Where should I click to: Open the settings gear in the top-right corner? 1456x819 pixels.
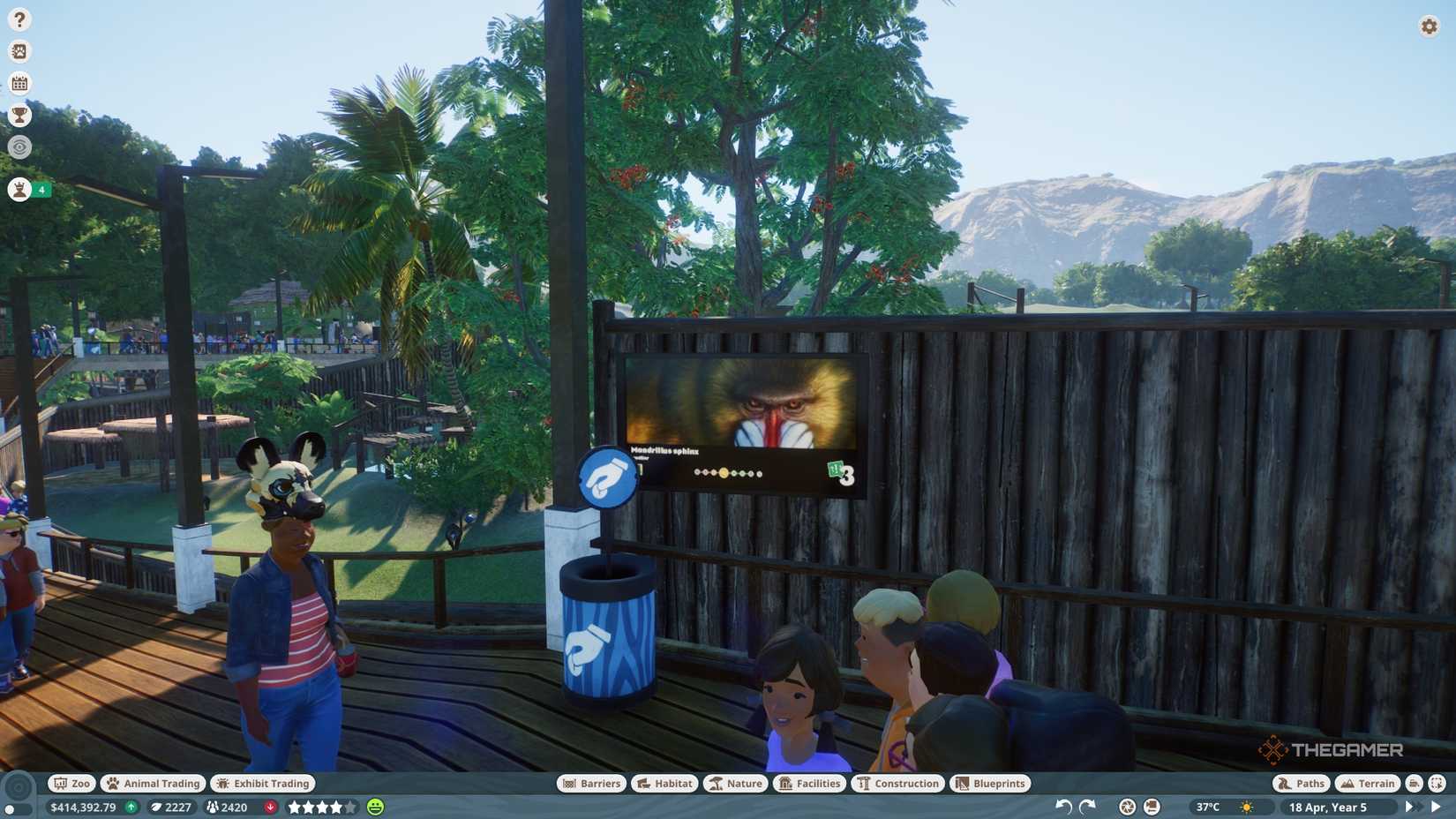point(1428,26)
